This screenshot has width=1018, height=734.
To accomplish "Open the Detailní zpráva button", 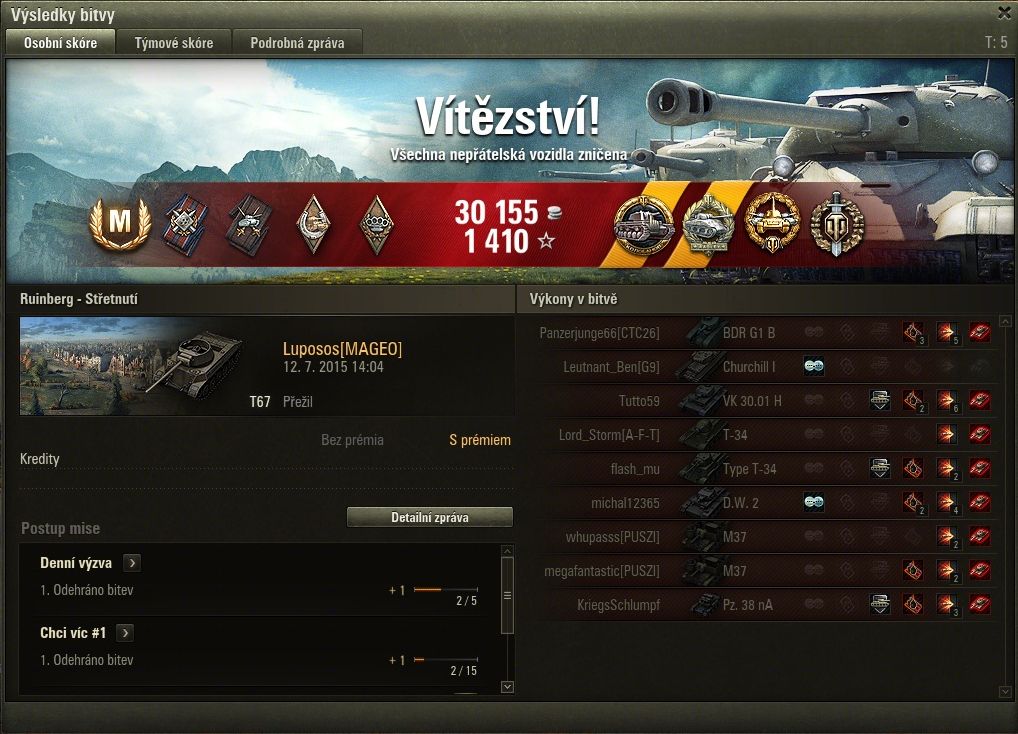I will pyautogui.click(x=429, y=517).
